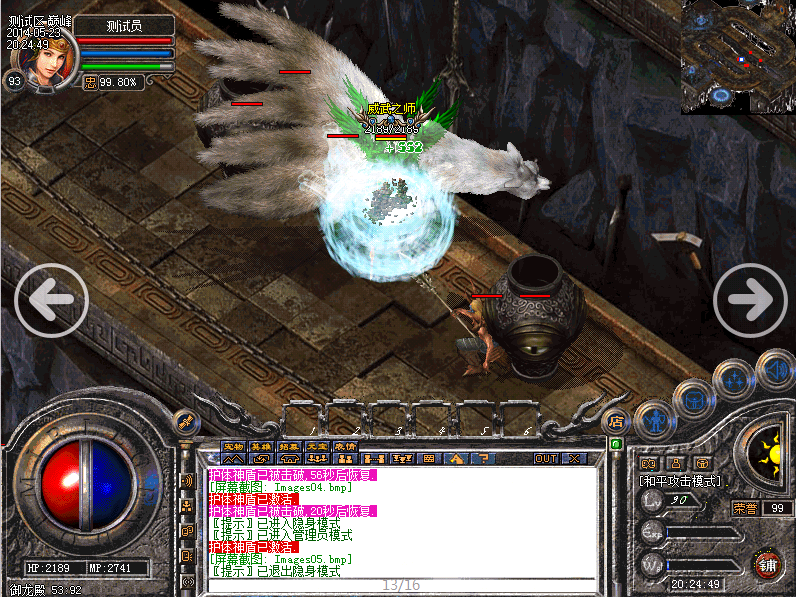Switch to the 宠物 pet tab
This screenshot has height=597, width=796.
[x=233, y=446]
